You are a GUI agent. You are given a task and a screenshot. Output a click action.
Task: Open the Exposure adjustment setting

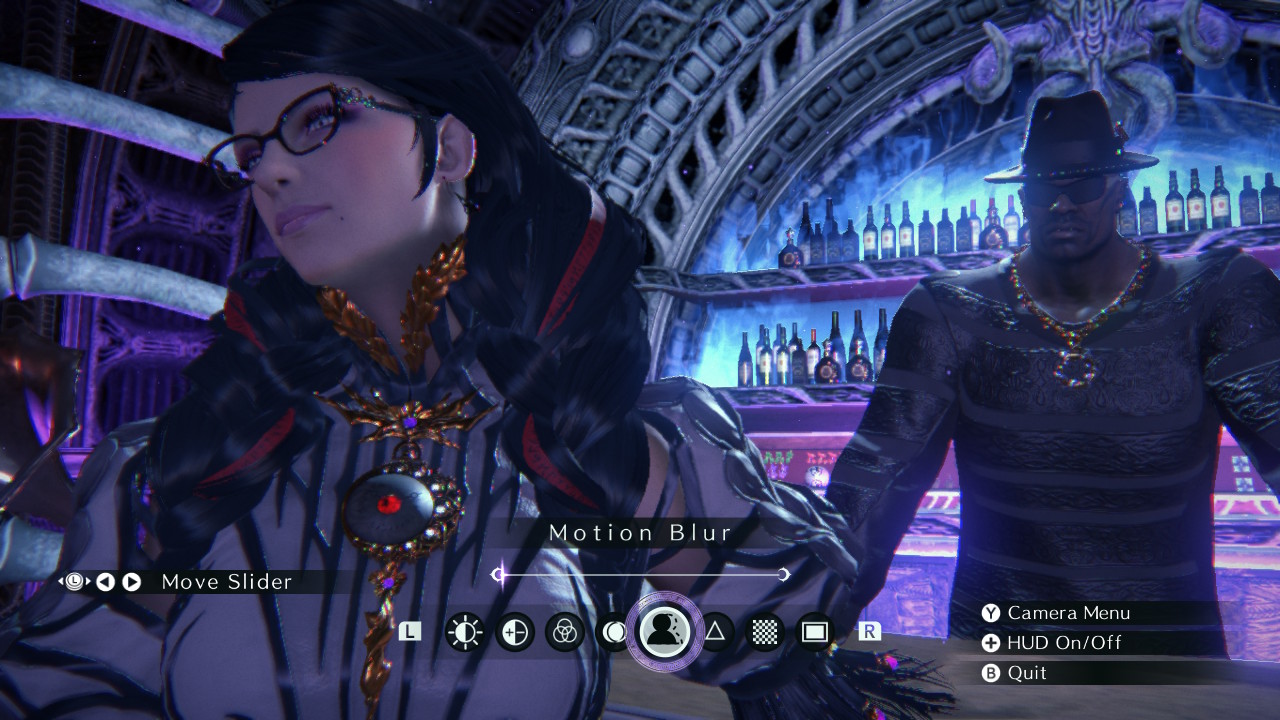513,631
